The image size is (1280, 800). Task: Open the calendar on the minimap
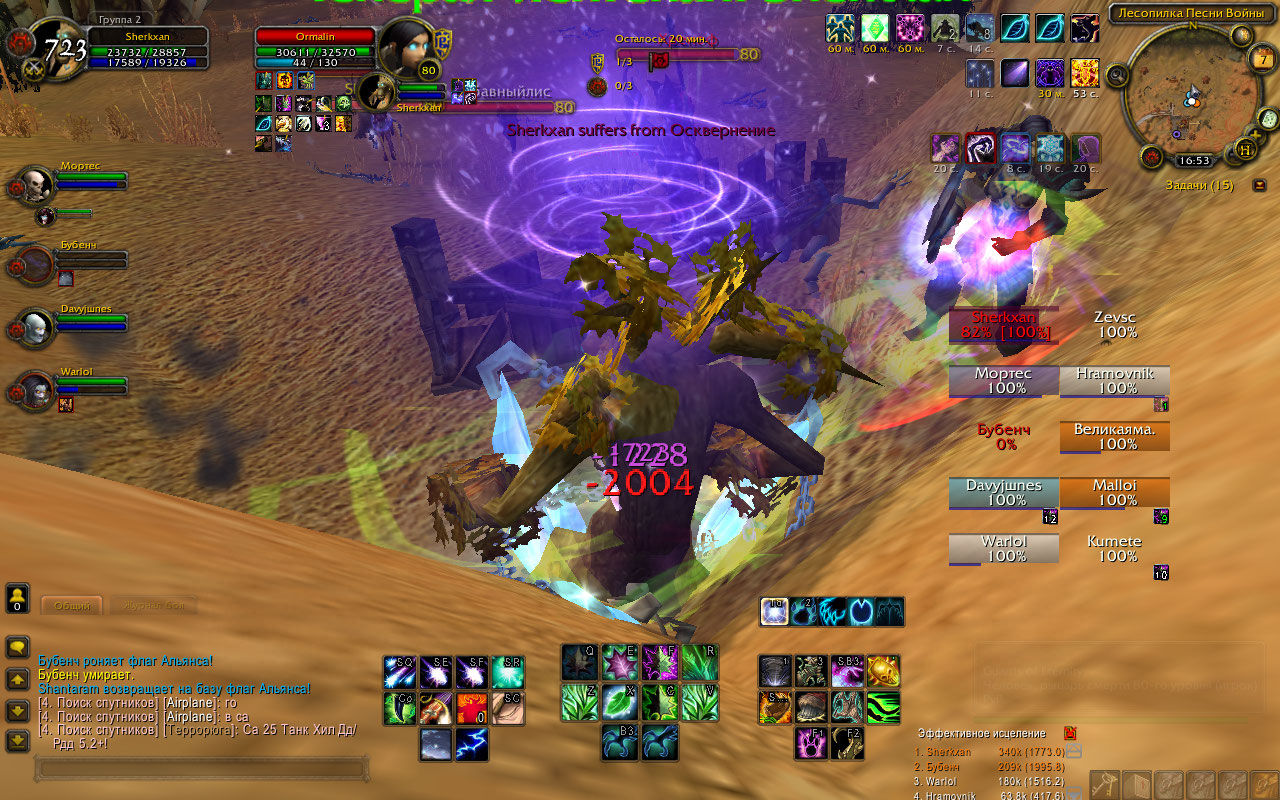coord(1263,59)
